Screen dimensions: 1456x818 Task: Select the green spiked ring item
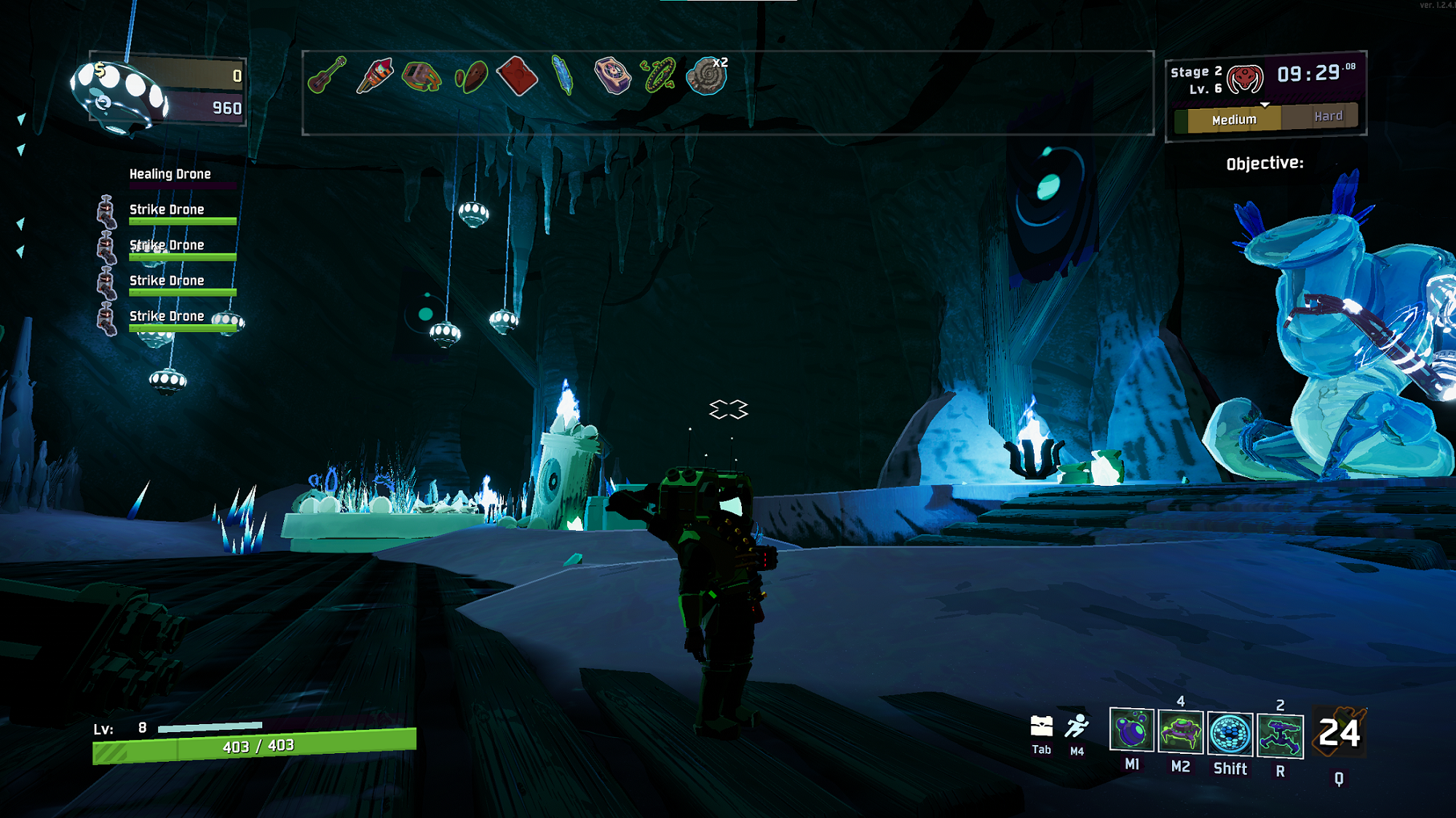coord(659,76)
